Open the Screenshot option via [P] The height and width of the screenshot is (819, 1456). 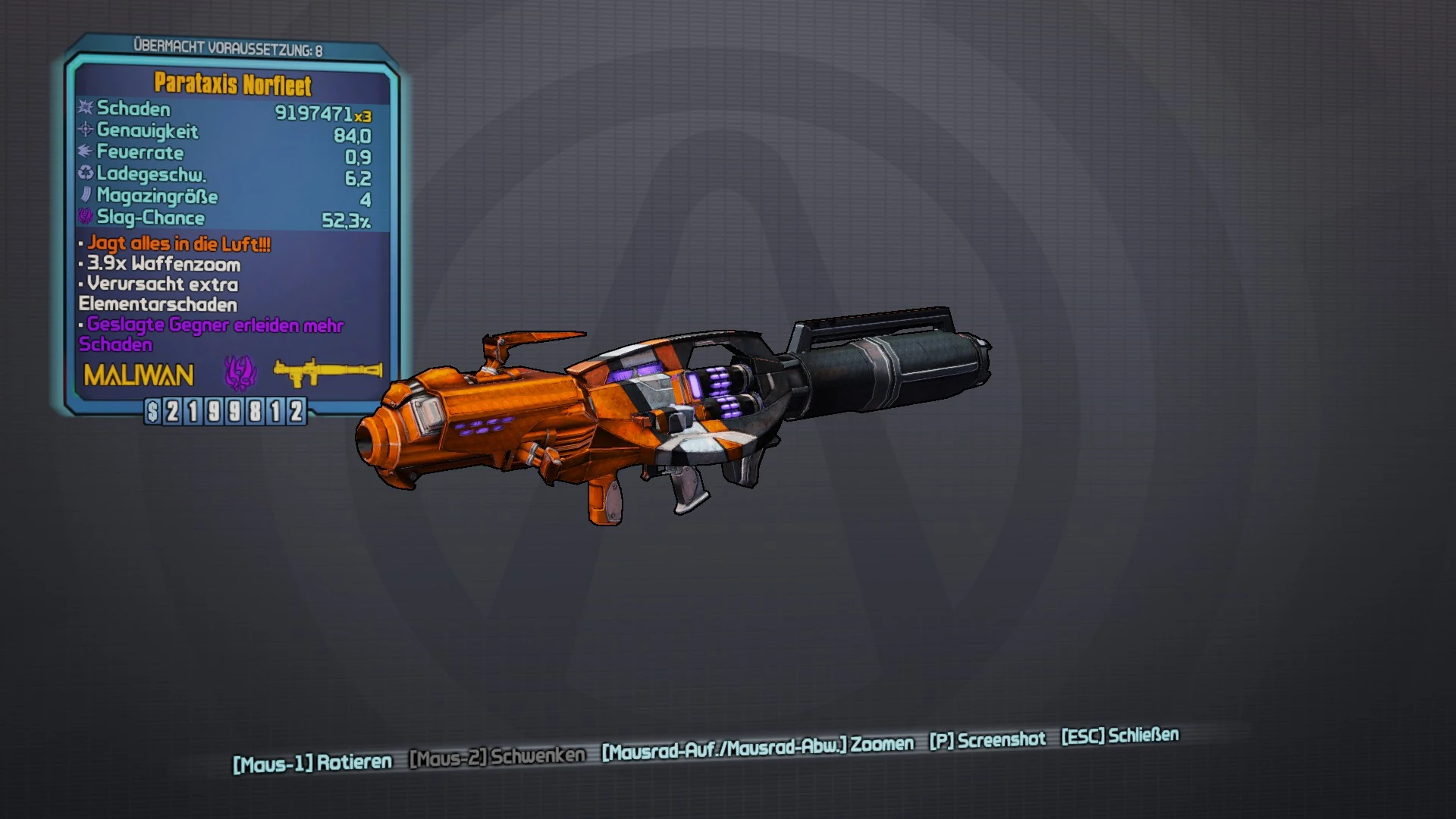point(986,739)
